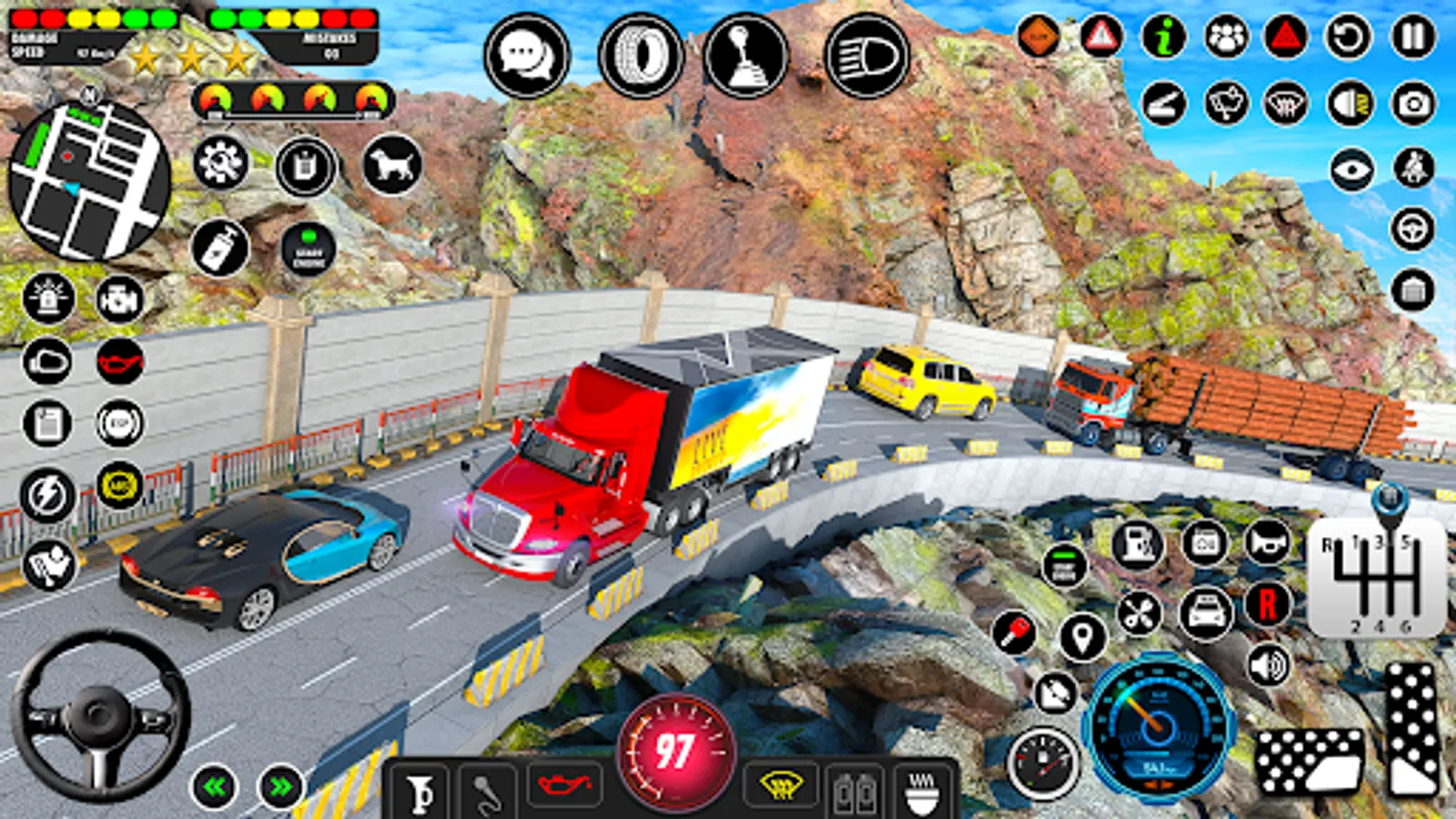Toggle the headlights button
Screen dimensions: 1456x819
pyautogui.click(x=866, y=56)
